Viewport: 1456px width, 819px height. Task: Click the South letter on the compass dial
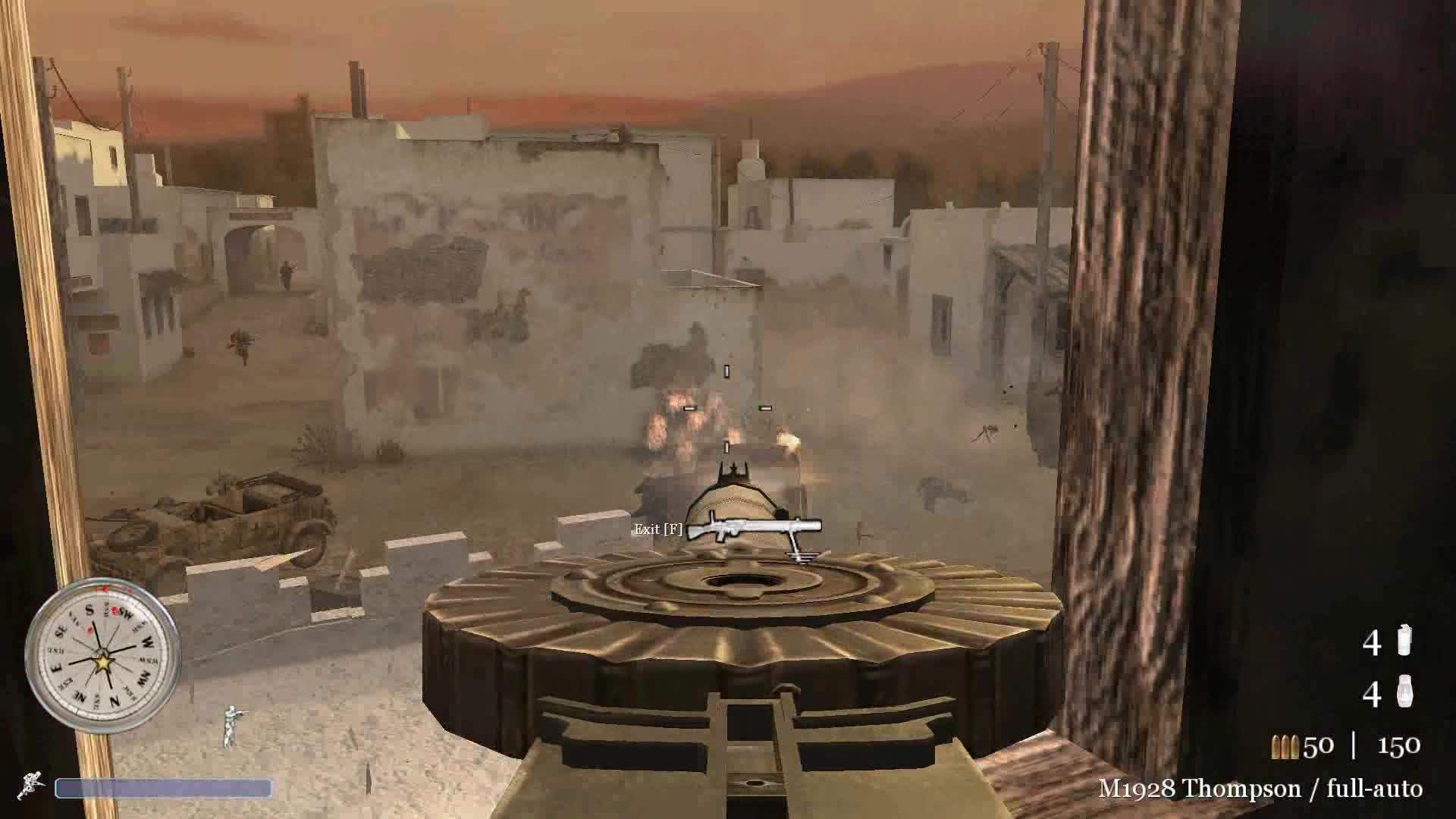89,610
